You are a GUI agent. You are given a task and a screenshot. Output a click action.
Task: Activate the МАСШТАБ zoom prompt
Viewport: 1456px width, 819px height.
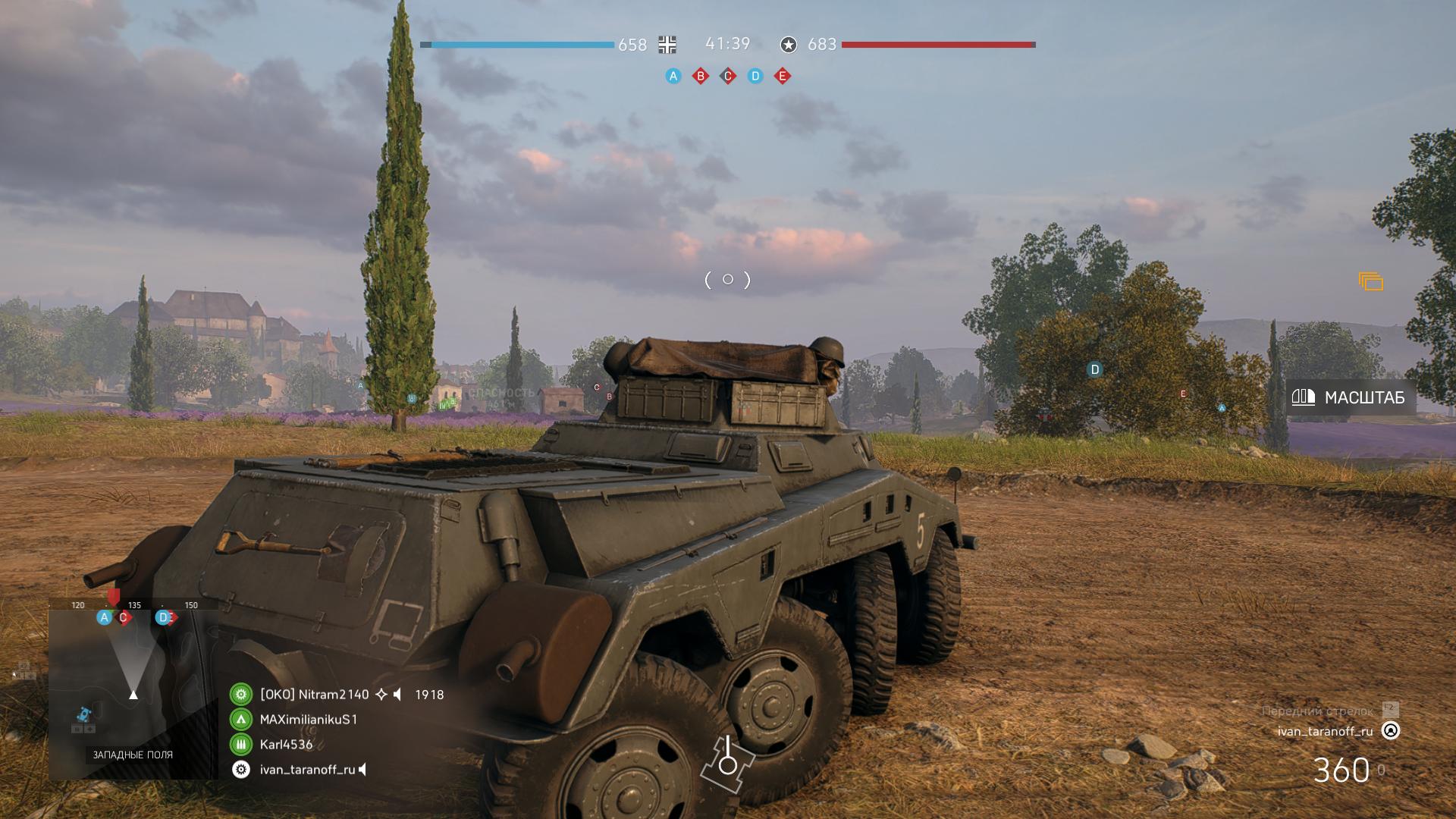click(x=1351, y=397)
